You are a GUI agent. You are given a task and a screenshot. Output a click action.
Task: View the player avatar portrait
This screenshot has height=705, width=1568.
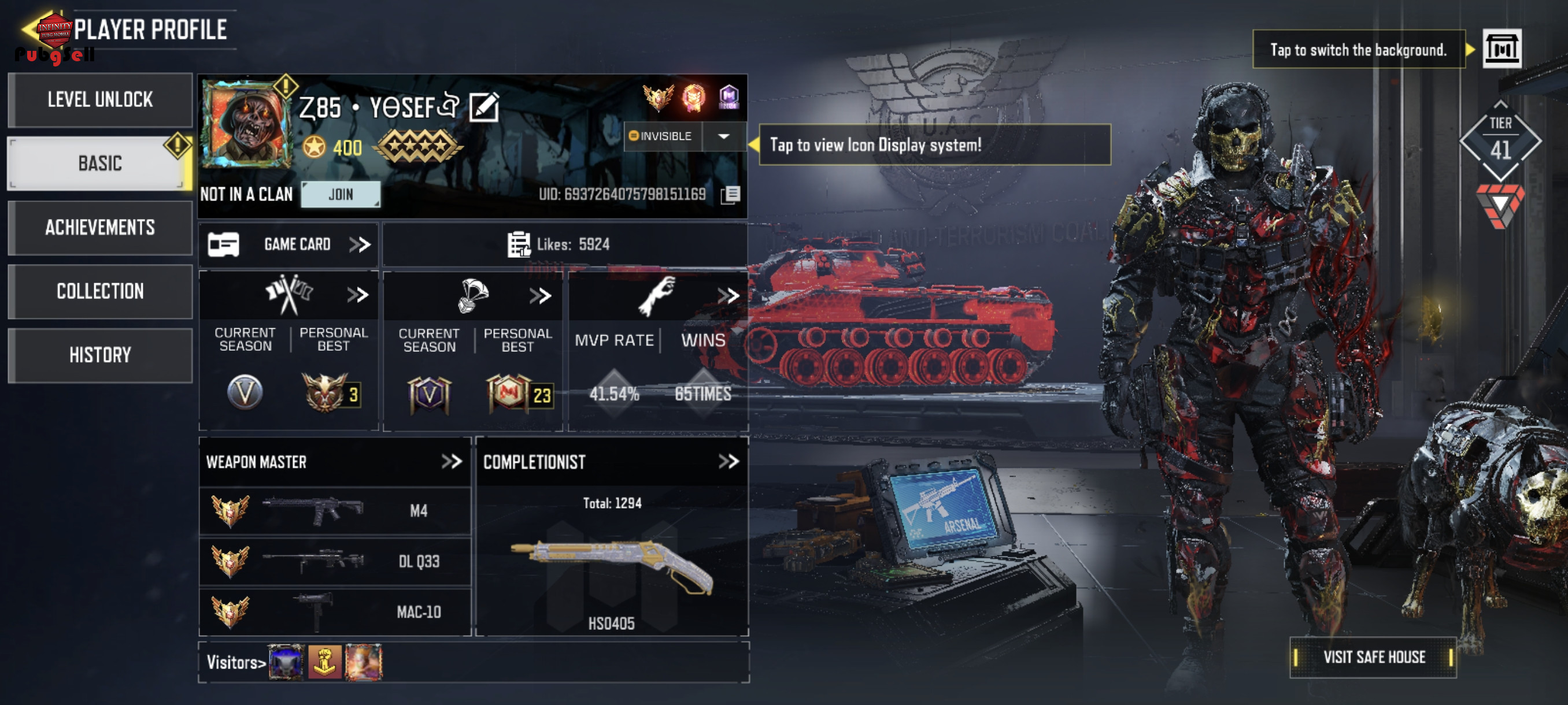[x=247, y=124]
